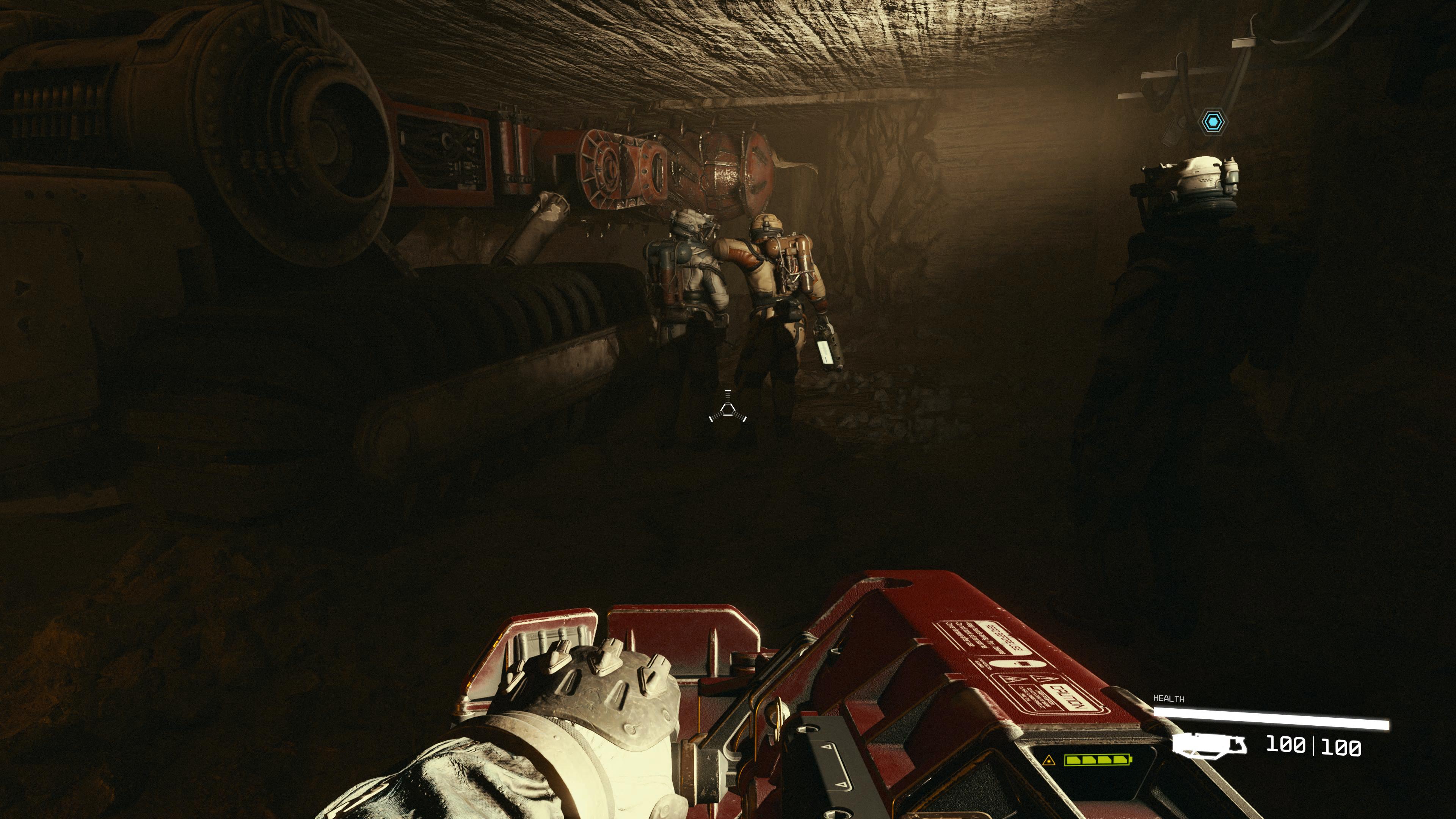Image resolution: width=1456 pixels, height=819 pixels.
Task: Click the blue hexagon quest marker
Action: point(1213,121)
